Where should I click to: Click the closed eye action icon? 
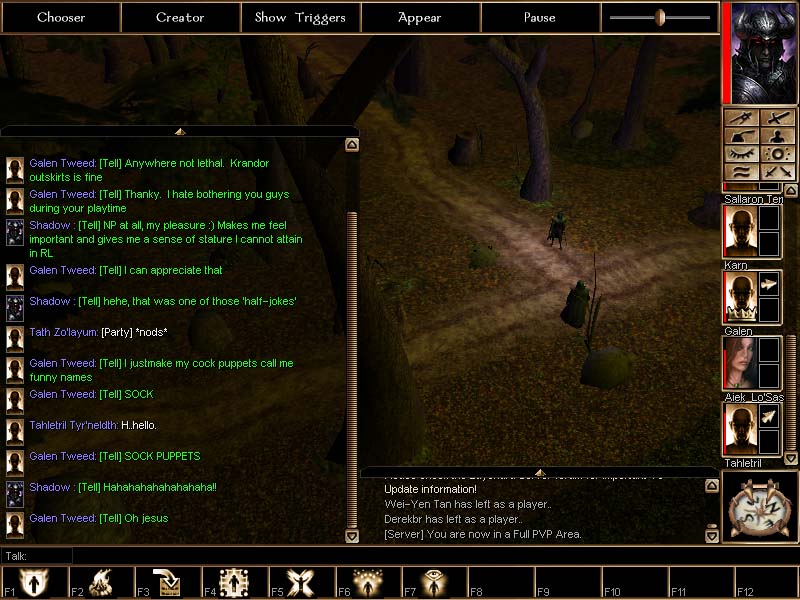coord(743,154)
